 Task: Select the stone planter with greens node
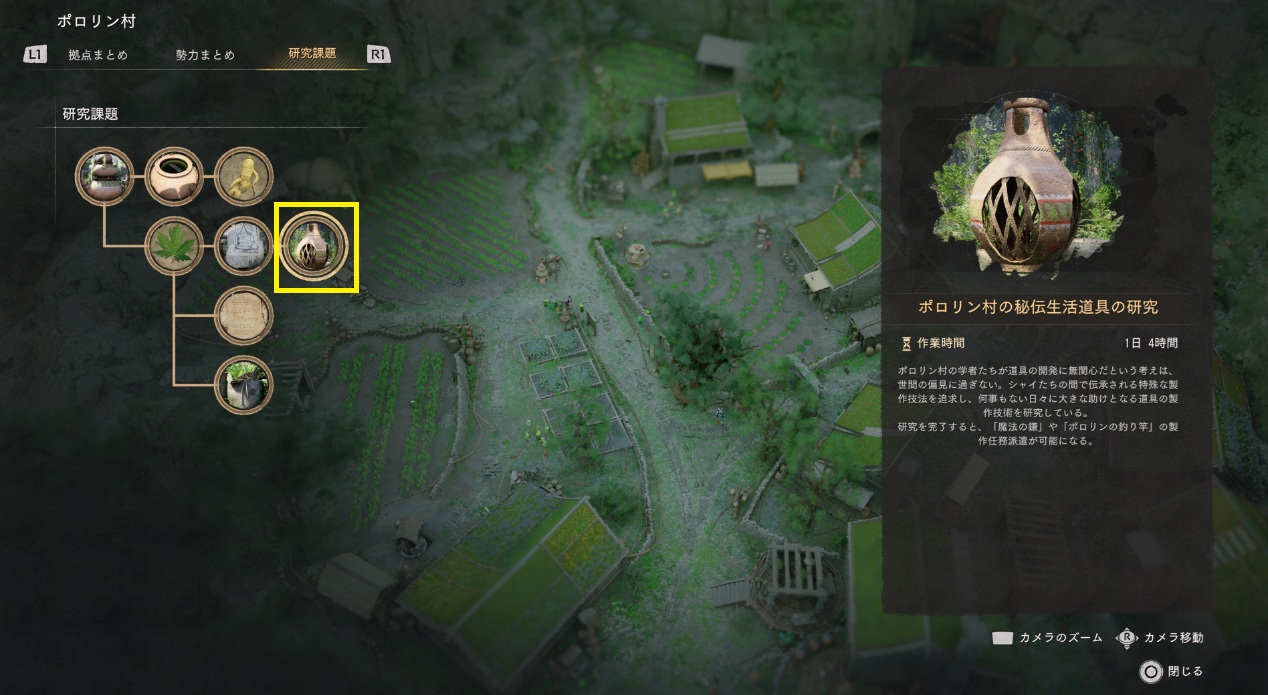coord(244,385)
